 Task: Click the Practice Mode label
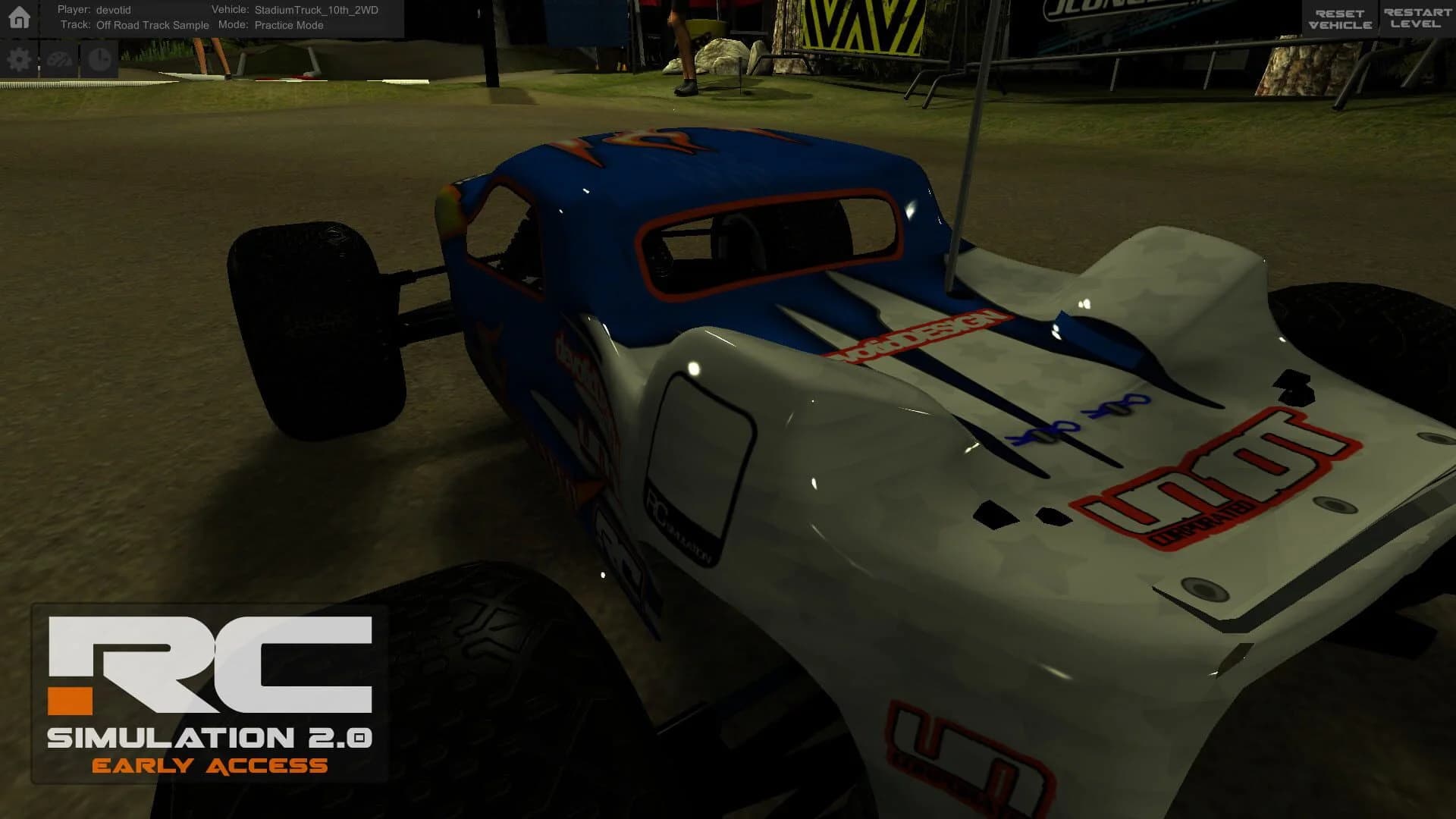click(x=289, y=24)
